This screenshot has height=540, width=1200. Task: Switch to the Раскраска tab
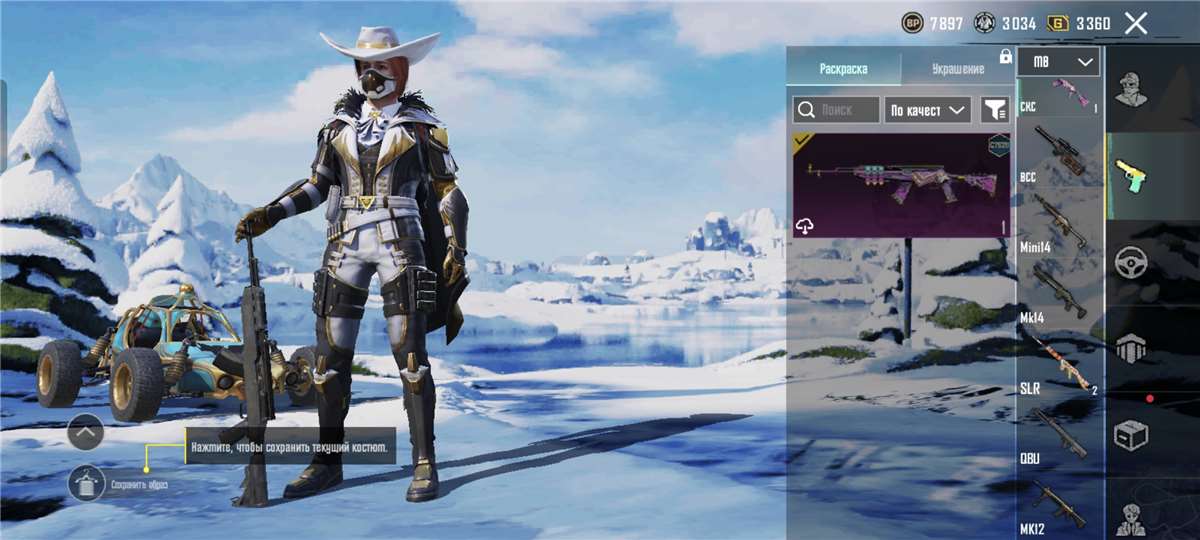(843, 69)
